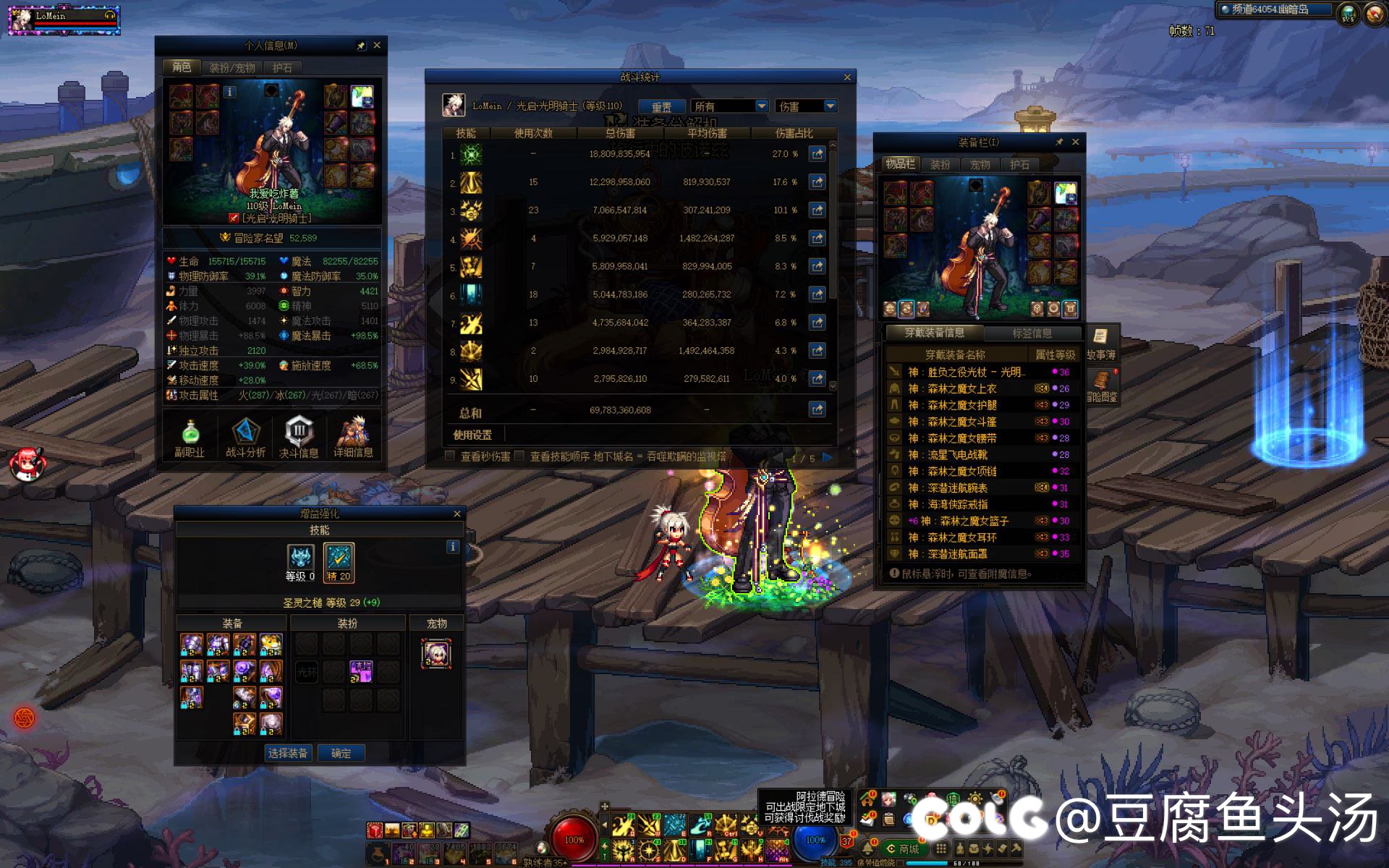
Task: Close the 增益强化 buff enhancement window
Action: tap(456, 514)
